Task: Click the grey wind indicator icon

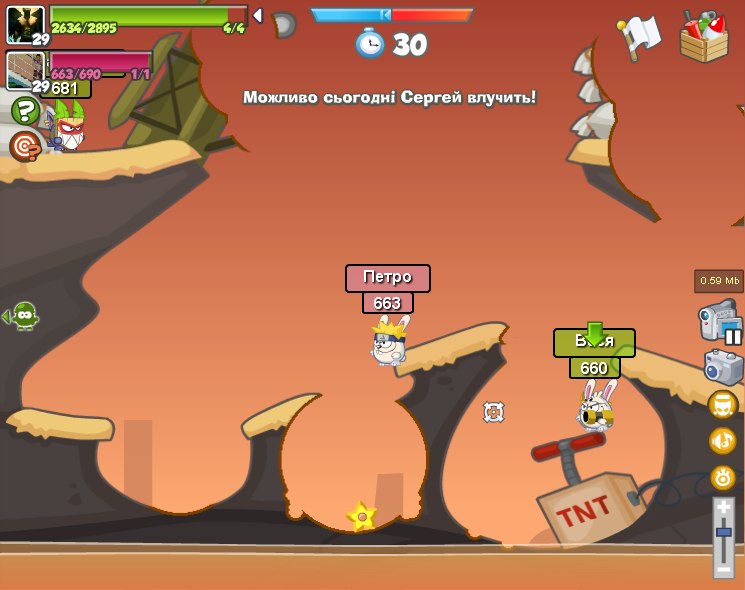Action: point(283,24)
